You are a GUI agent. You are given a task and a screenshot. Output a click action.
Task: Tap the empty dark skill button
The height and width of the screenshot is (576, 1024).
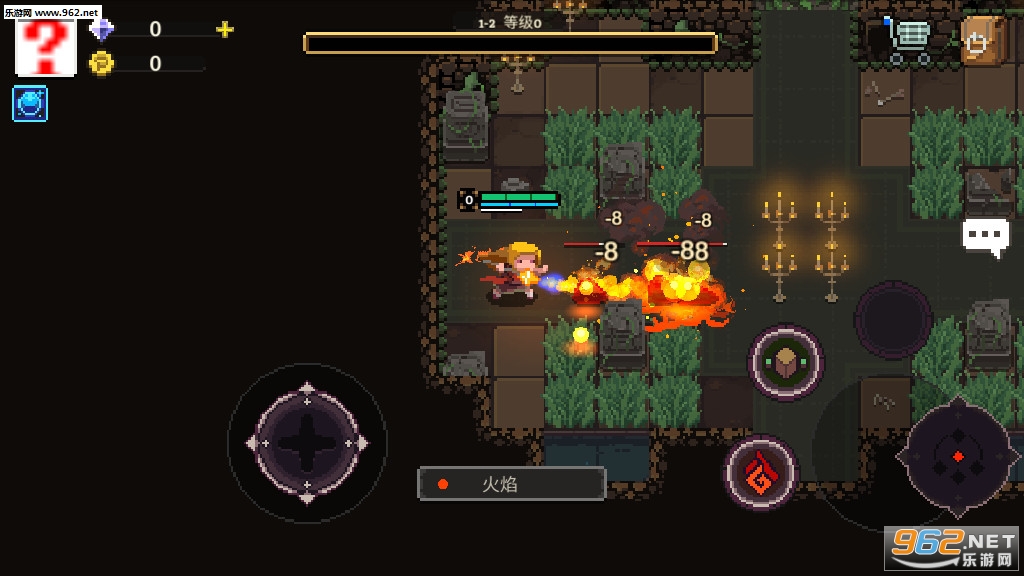click(893, 320)
